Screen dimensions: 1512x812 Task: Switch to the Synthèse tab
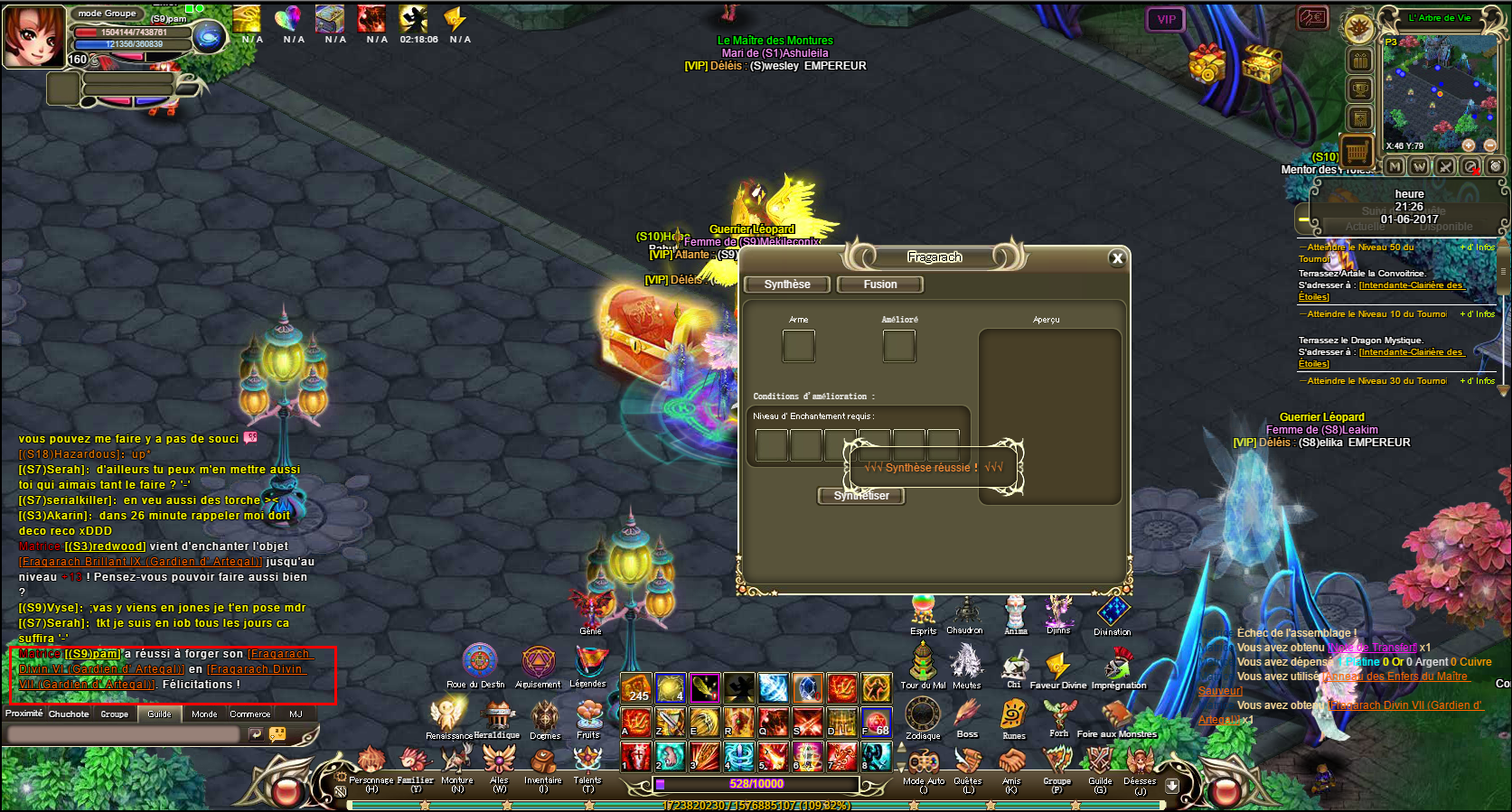tap(786, 285)
